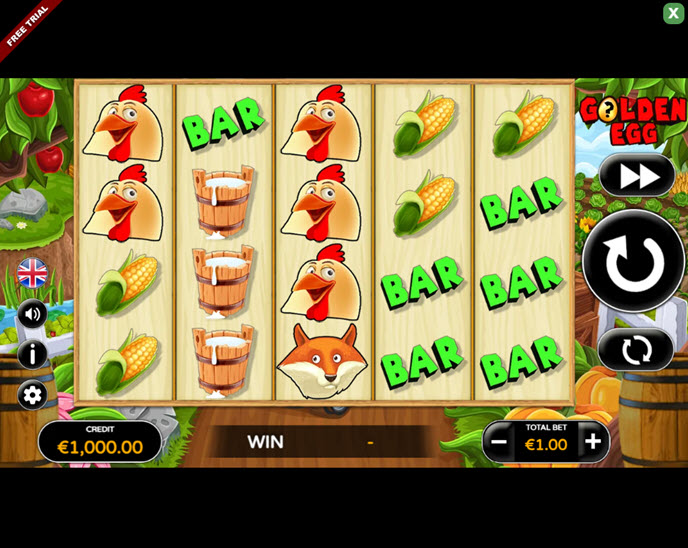Close the free trial game window
Screen dimensions: 688x548
point(673,13)
